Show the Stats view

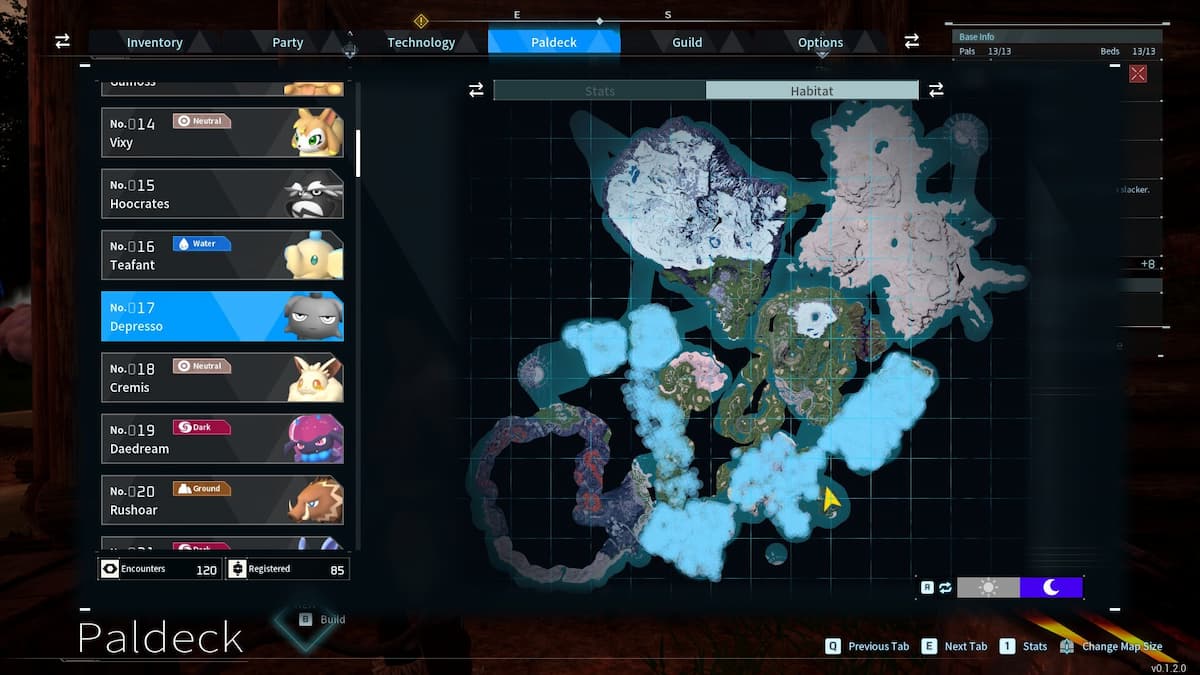click(x=600, y=91)
